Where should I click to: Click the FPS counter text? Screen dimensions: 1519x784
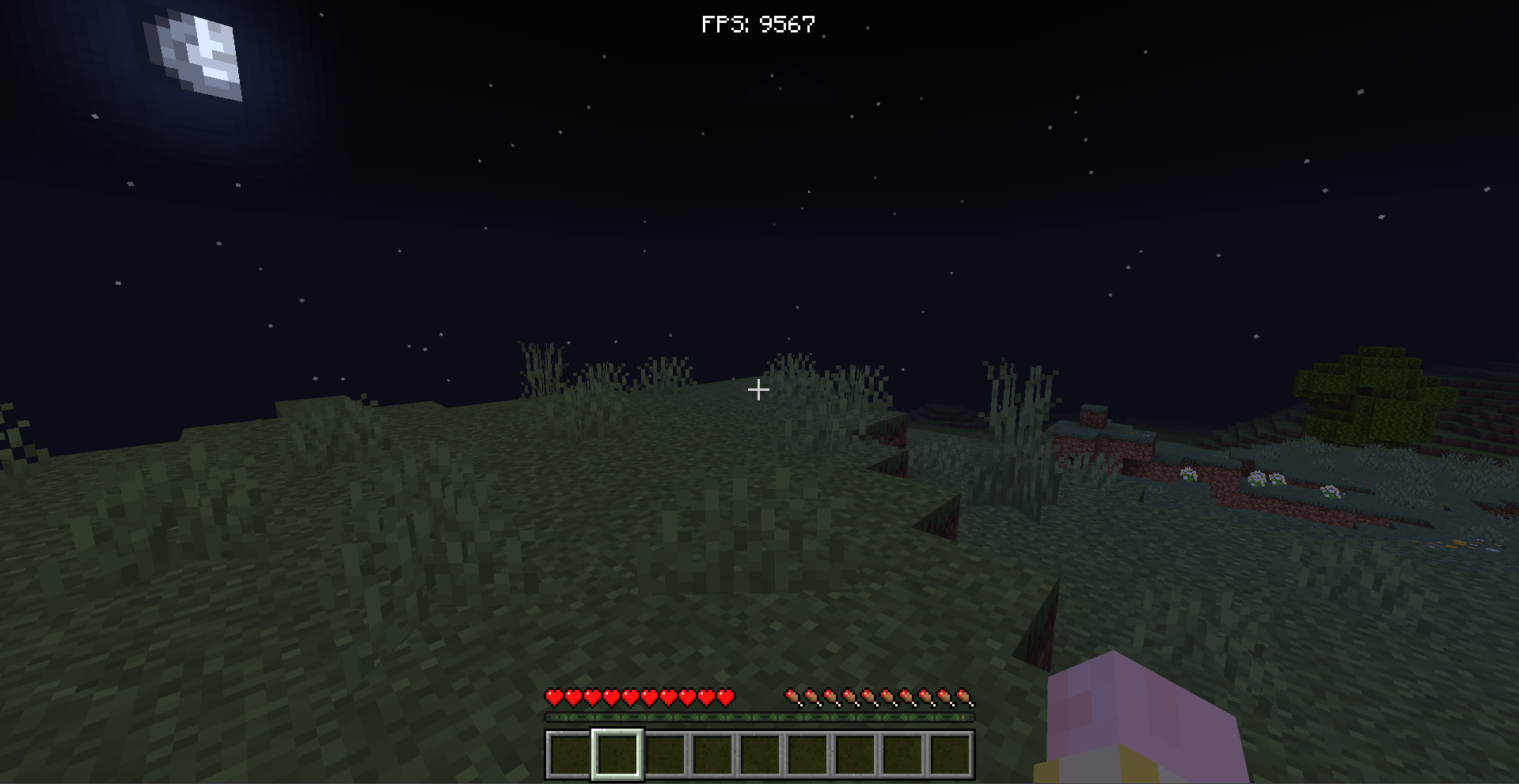(x=757, y=23)
